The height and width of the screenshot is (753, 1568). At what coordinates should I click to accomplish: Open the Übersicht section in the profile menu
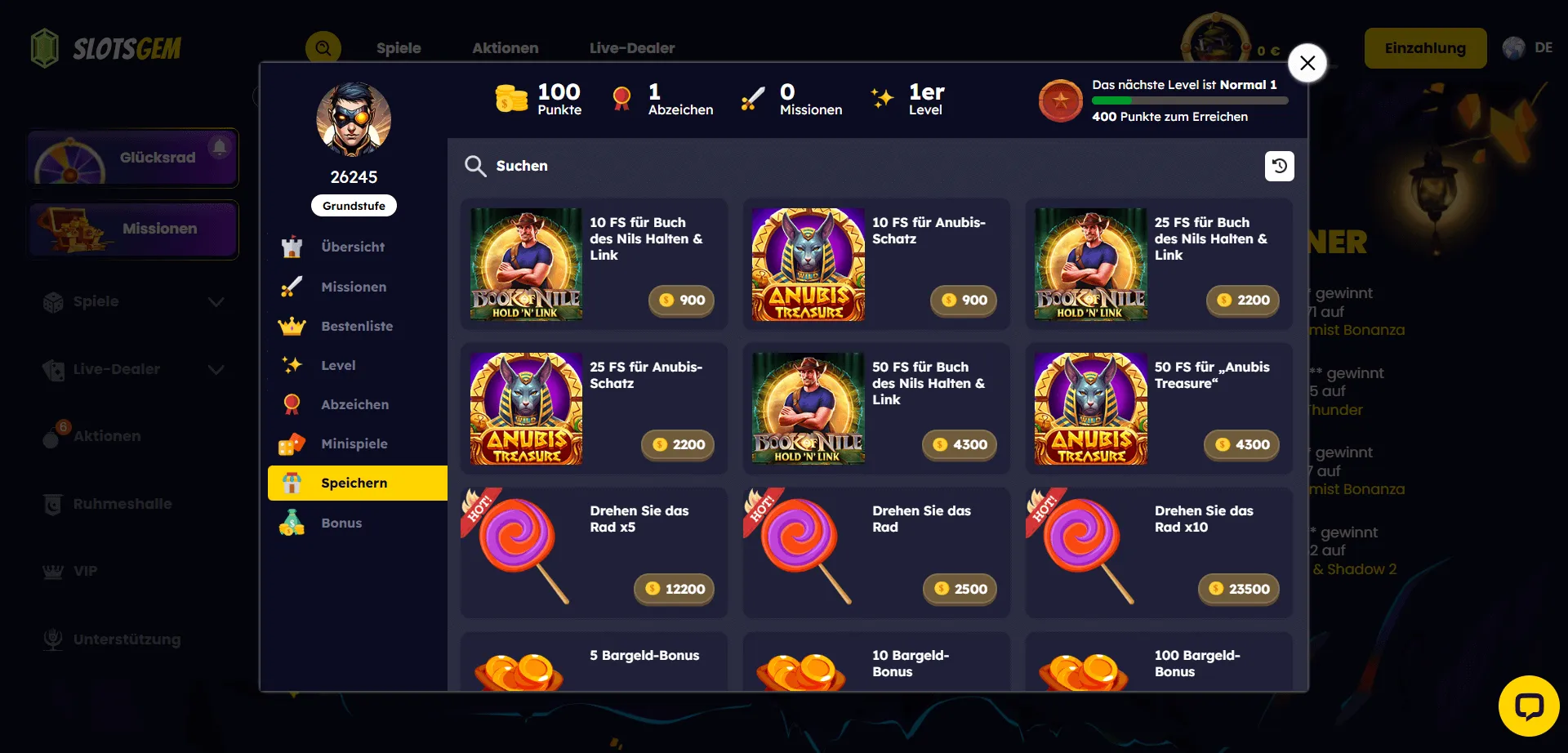[x=352, y=247]
